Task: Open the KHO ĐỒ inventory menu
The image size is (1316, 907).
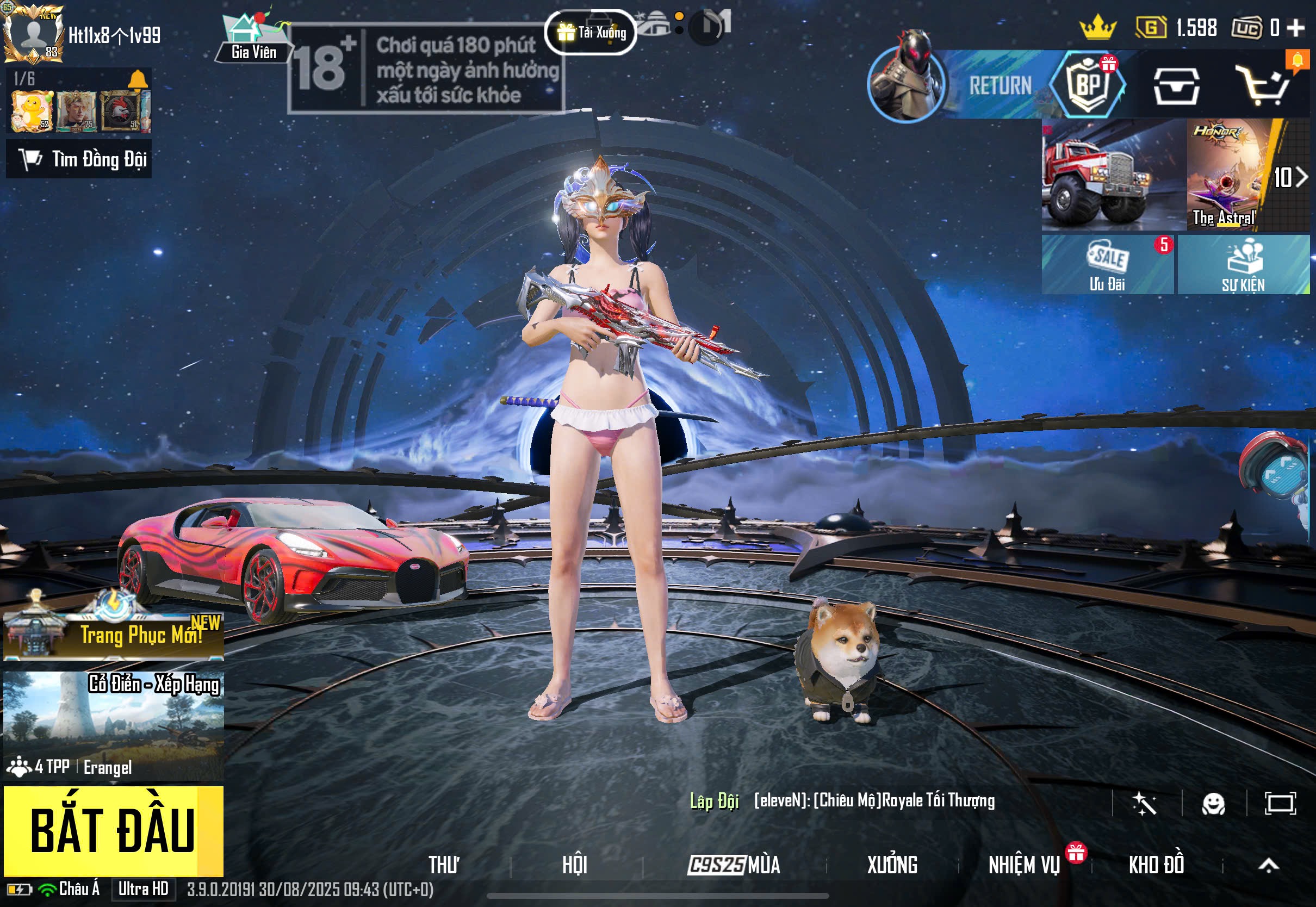Action: (x=1156, y=865)
